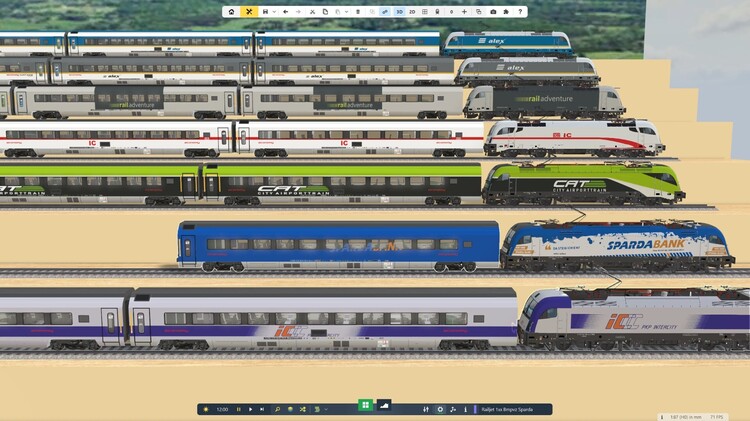
Task: Save the layout with the floppy disk icon
Action: (265, 12)
